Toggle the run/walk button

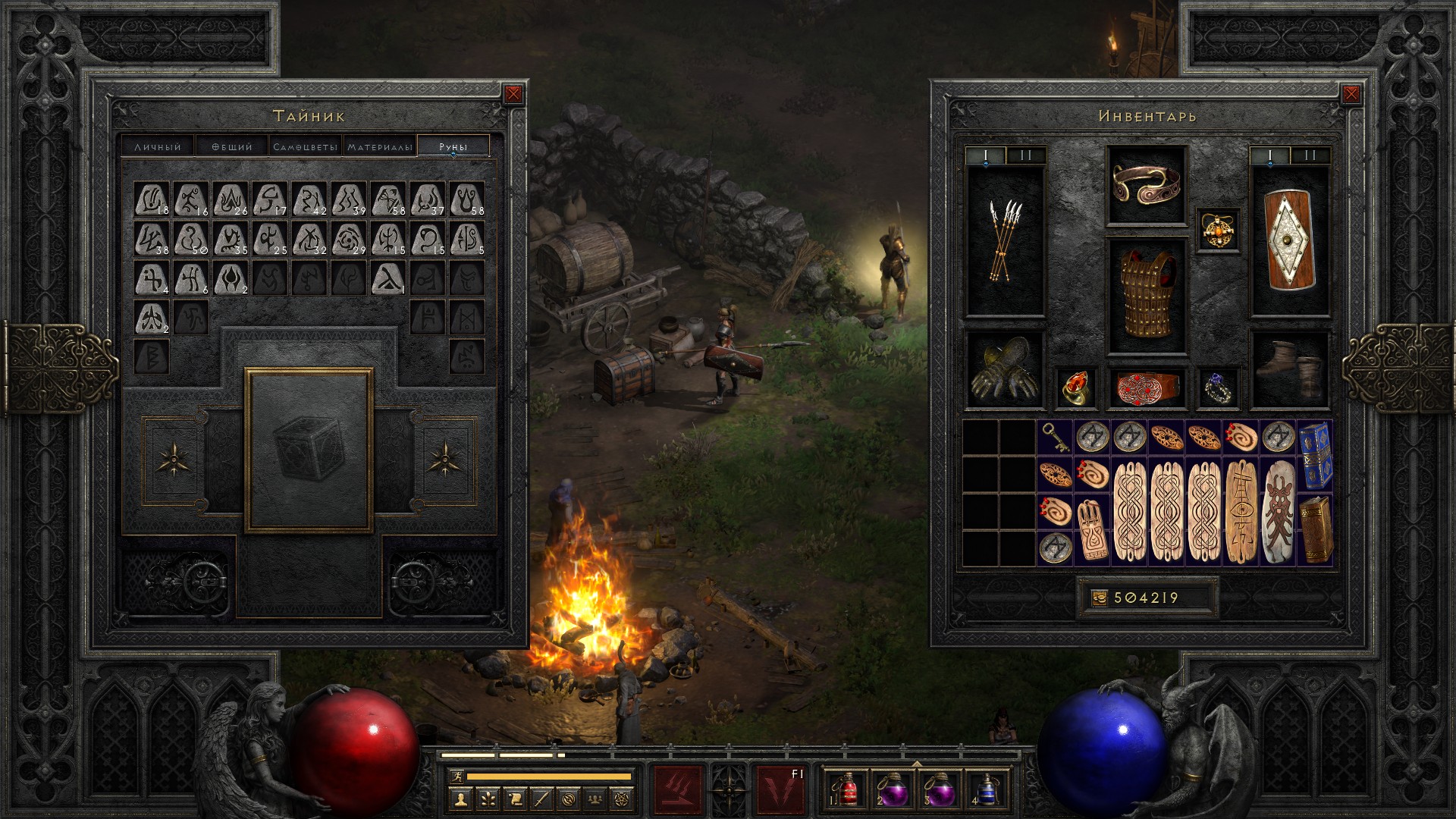pos(456,777)
